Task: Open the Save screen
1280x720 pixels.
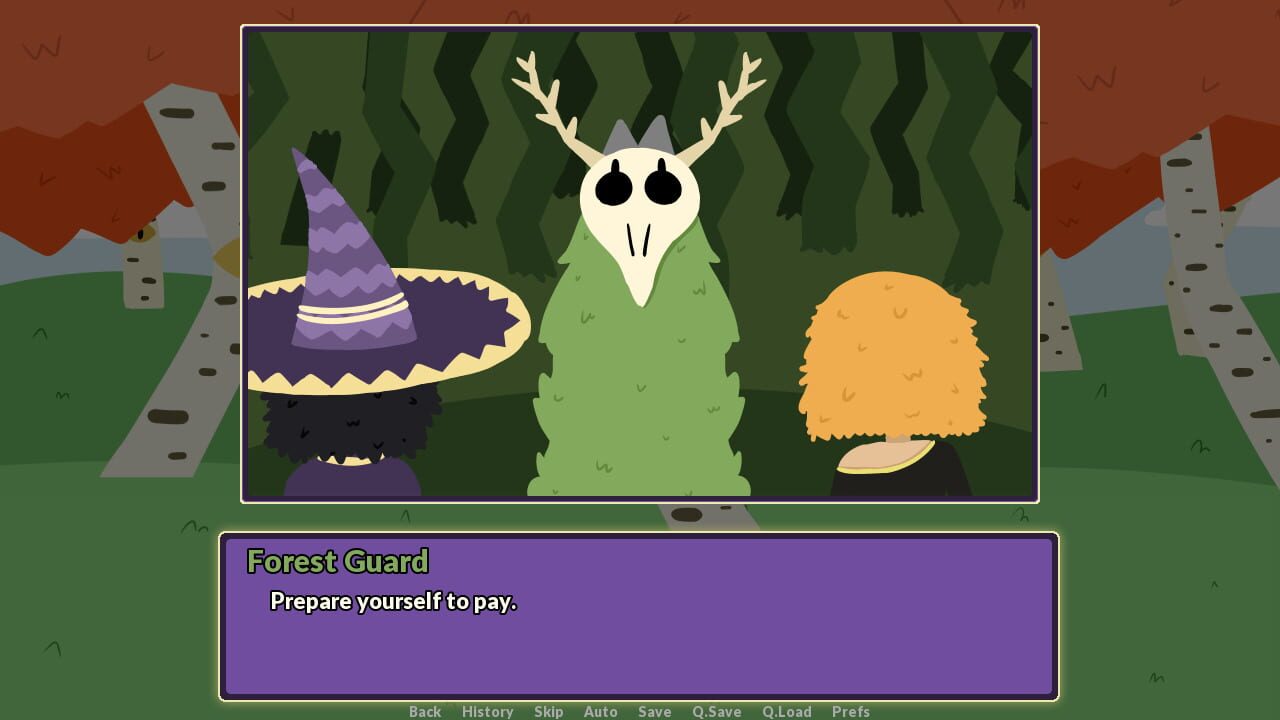Action: 654,711
